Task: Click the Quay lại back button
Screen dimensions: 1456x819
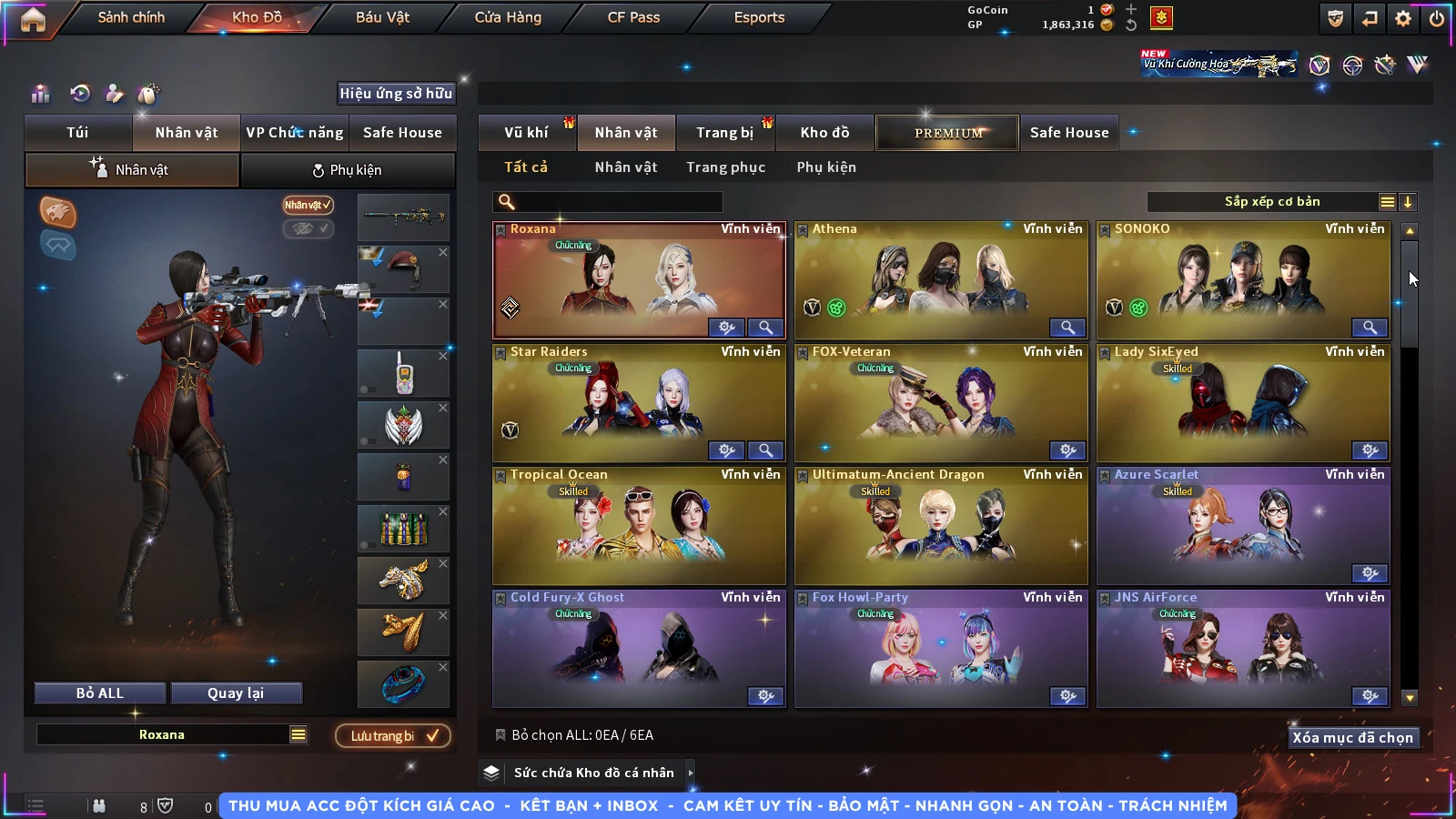Action: 236,693
